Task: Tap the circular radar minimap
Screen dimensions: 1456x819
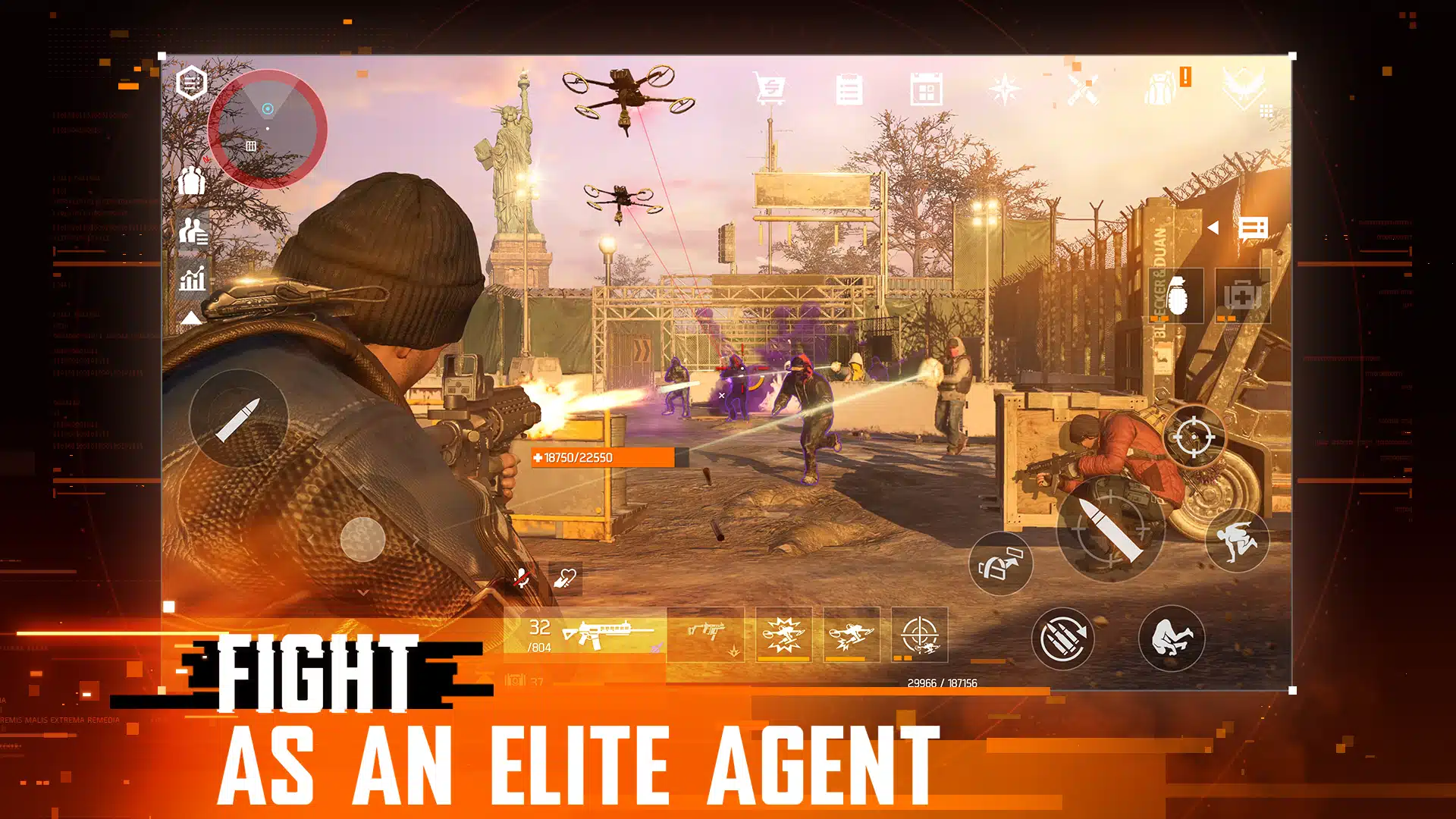Action: (267, 128)
